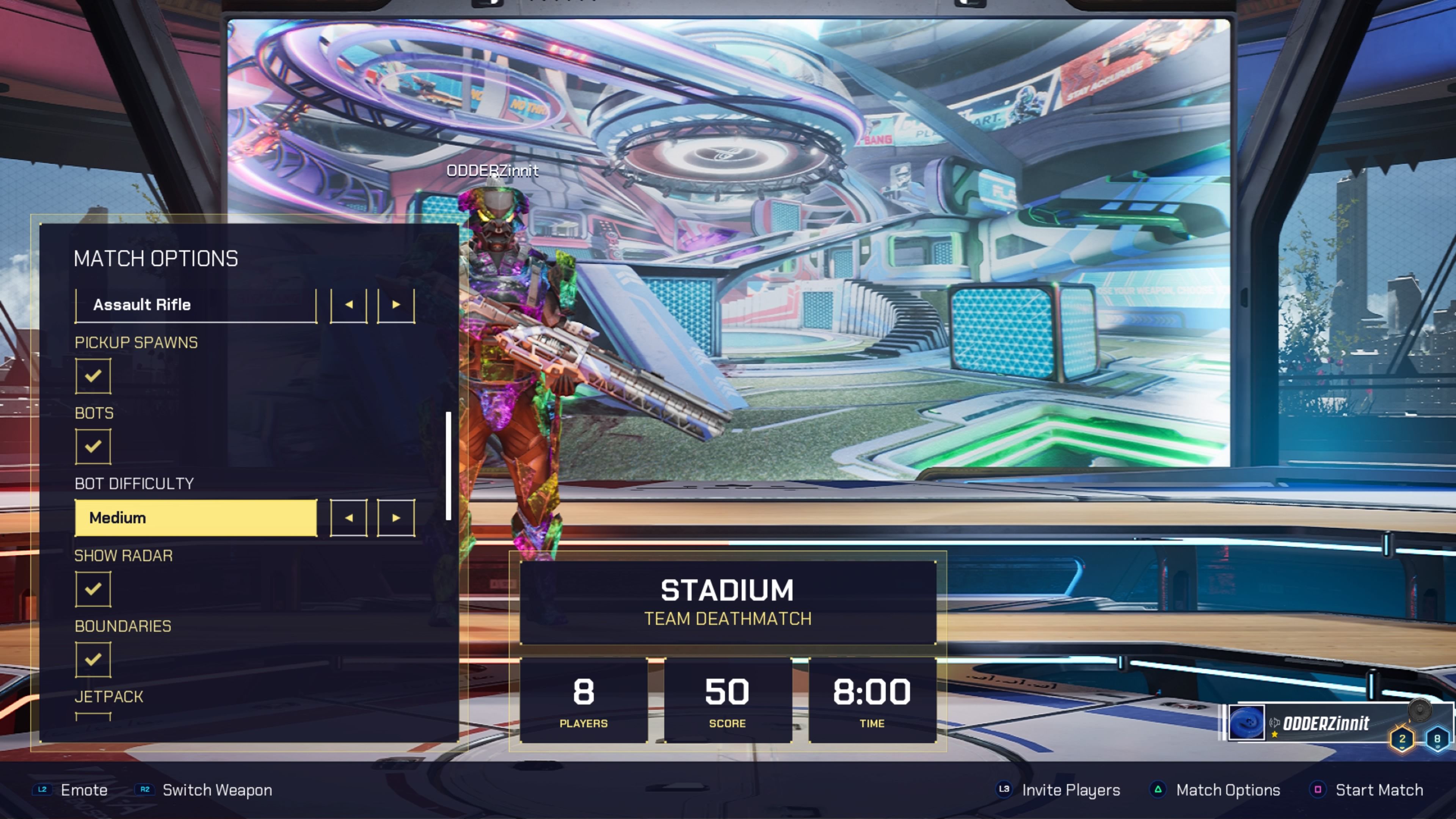The height and width of the screenshot is (819, 1456).
Task: Disable the Pickup Spawns checkbox
Action: pyautogui.click(x=93, y=376)
